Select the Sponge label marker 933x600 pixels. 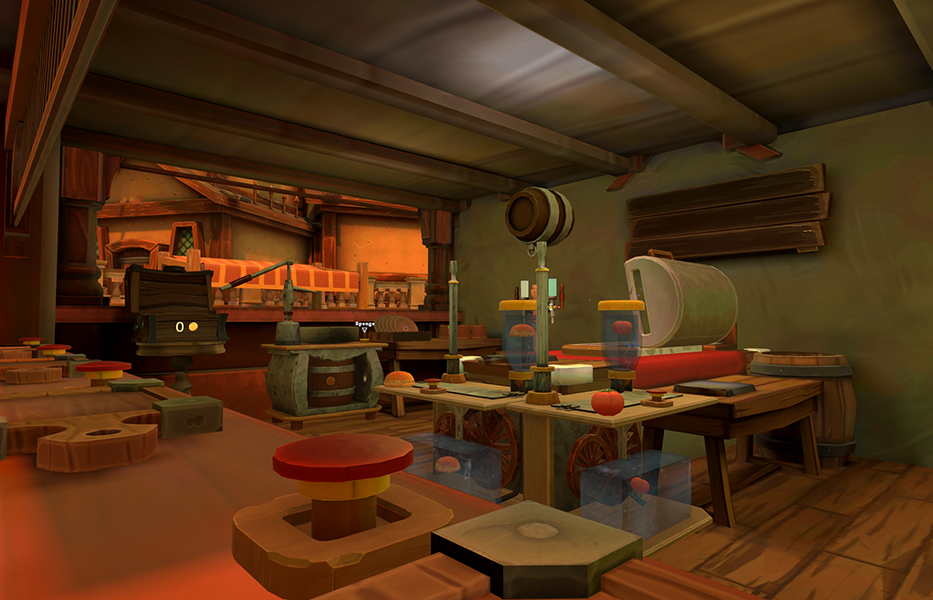(364, 326)
